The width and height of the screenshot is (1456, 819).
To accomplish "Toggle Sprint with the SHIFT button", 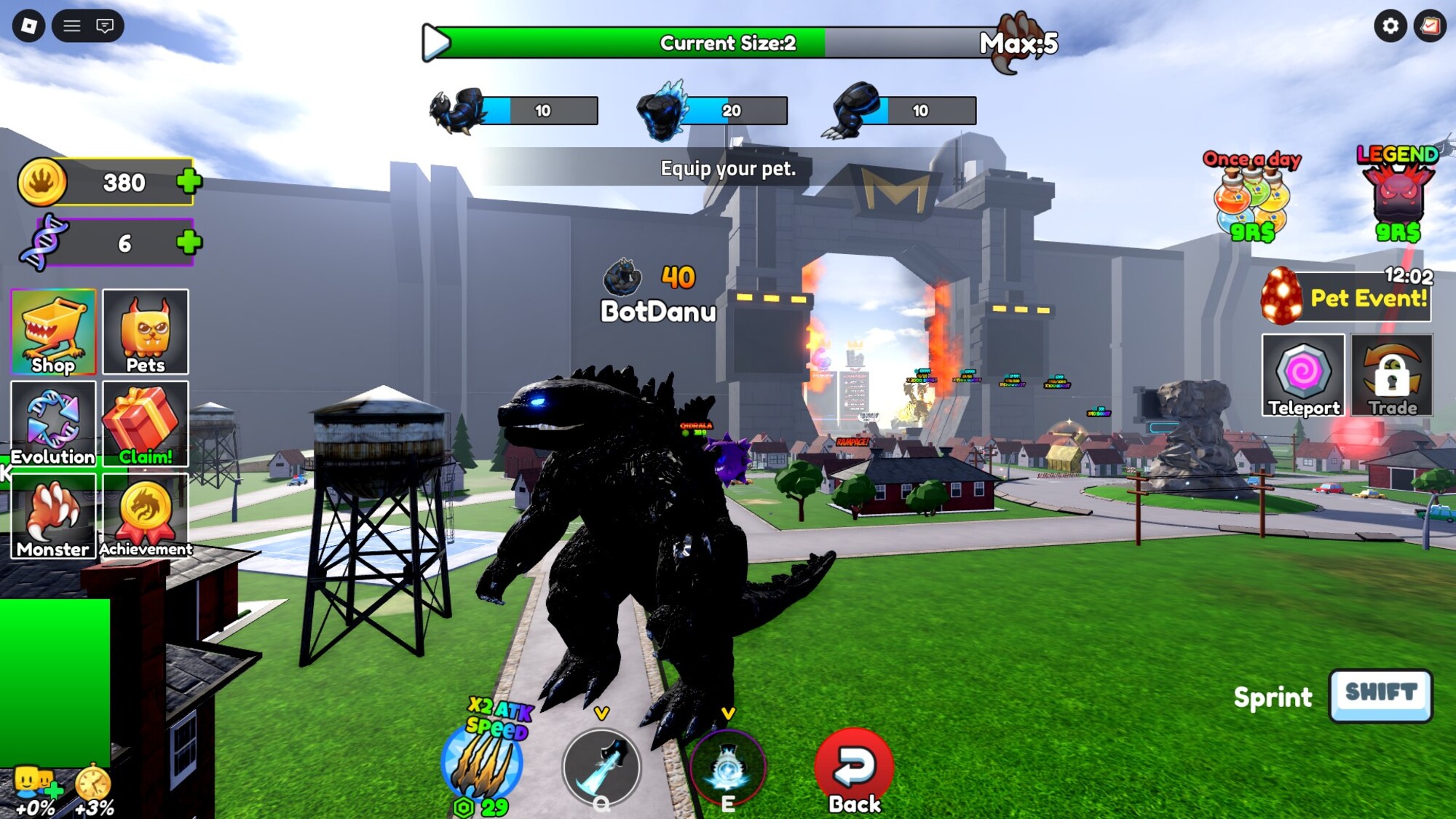I will (1380, 695).
